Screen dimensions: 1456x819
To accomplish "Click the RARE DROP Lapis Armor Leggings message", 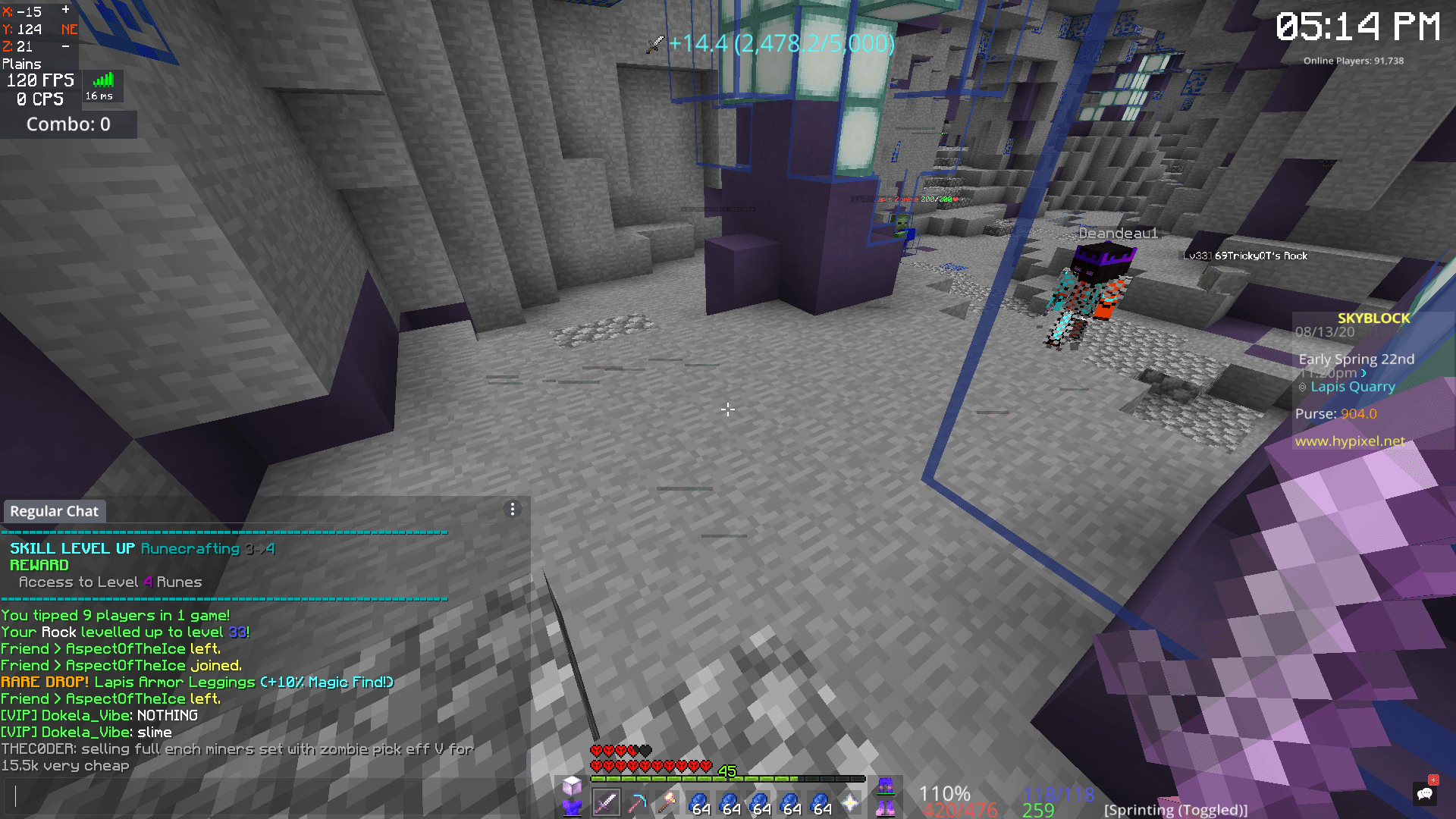I will (x=197, y=682).
